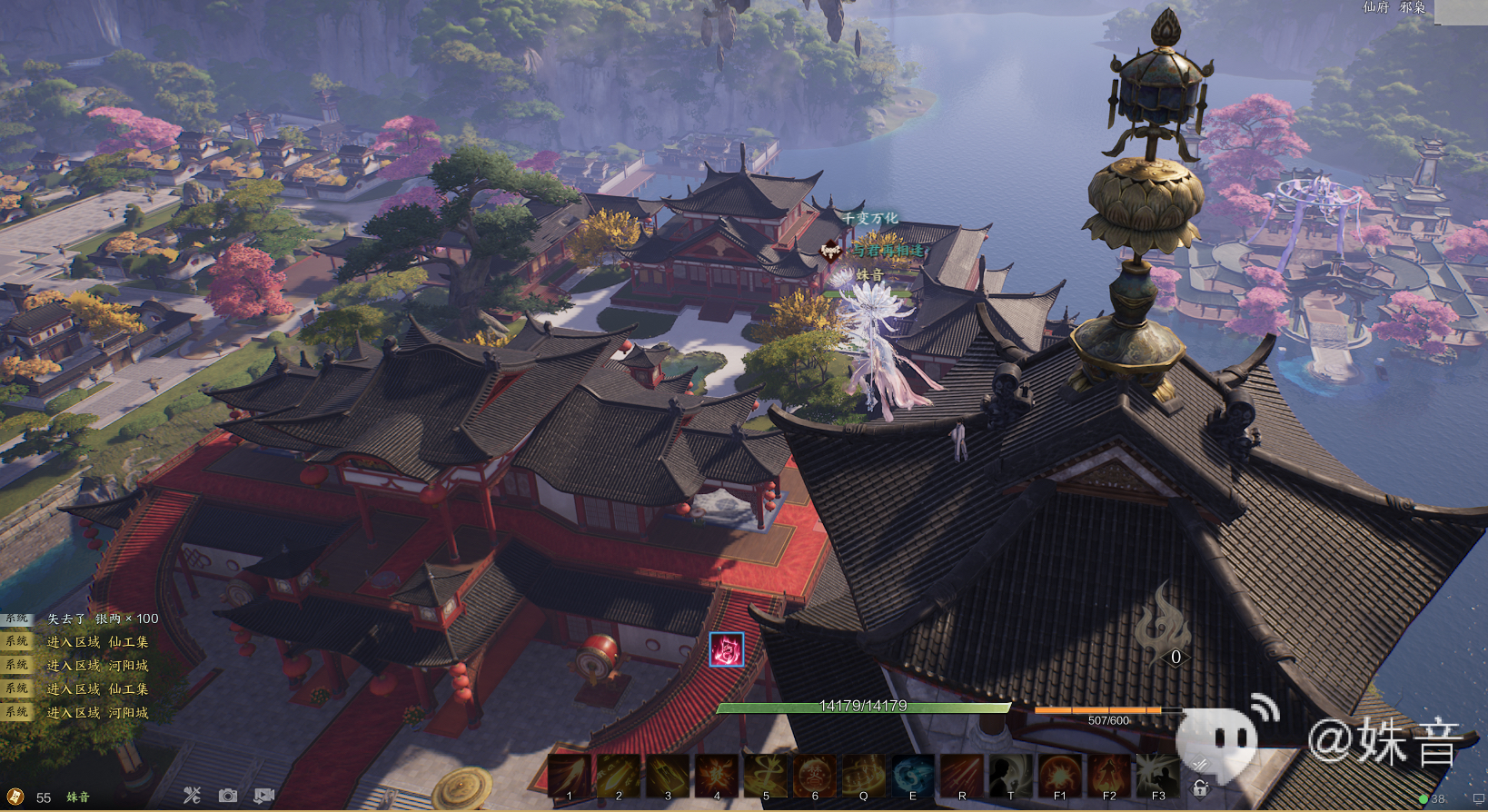Use the golden sword skill in slot 2
This screenshot has width=1488, height=812.
(619, 777)
